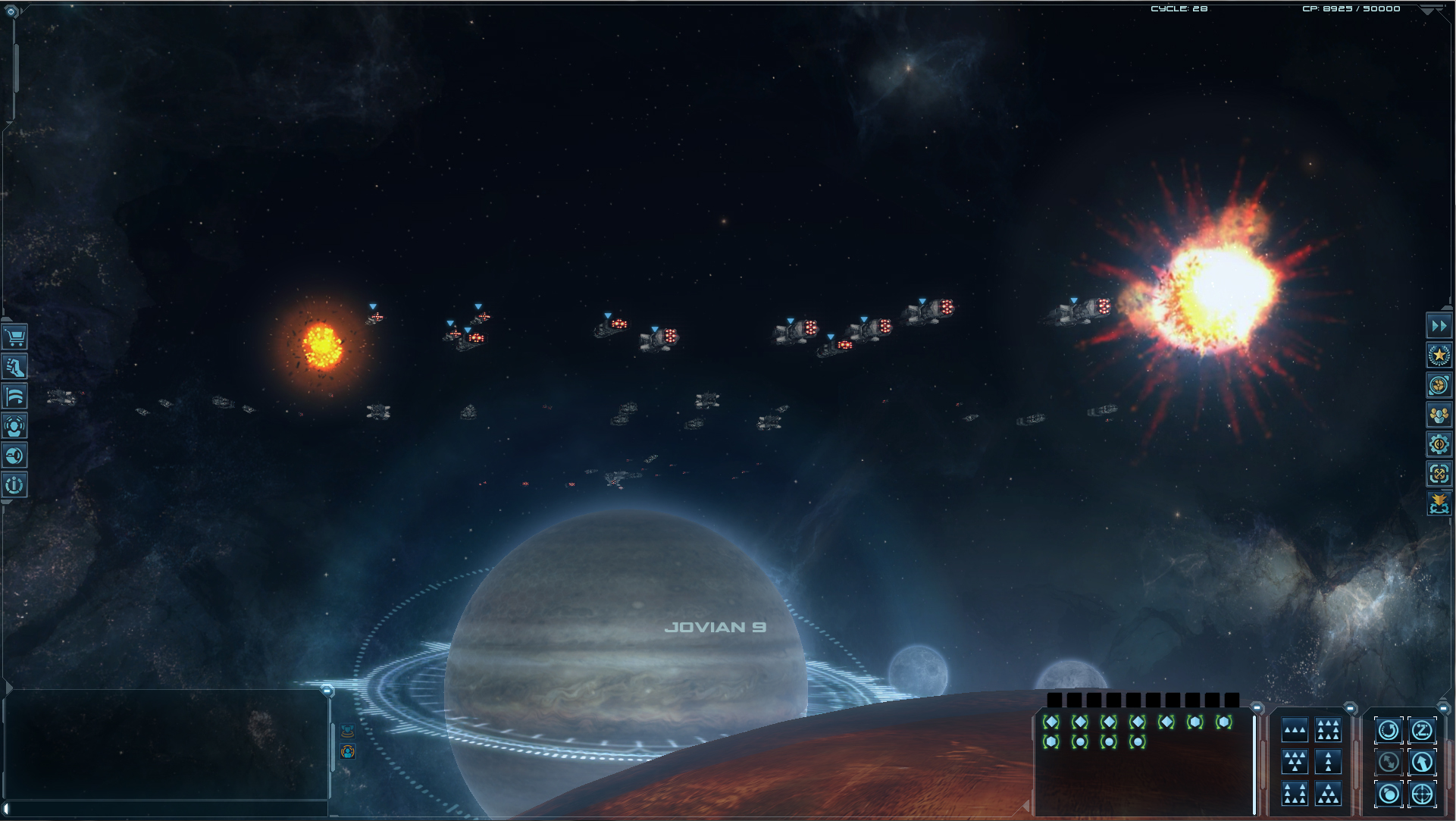1456x821 pixels.
Task: Open the flag icon panel
Action: tap(14, 396)
